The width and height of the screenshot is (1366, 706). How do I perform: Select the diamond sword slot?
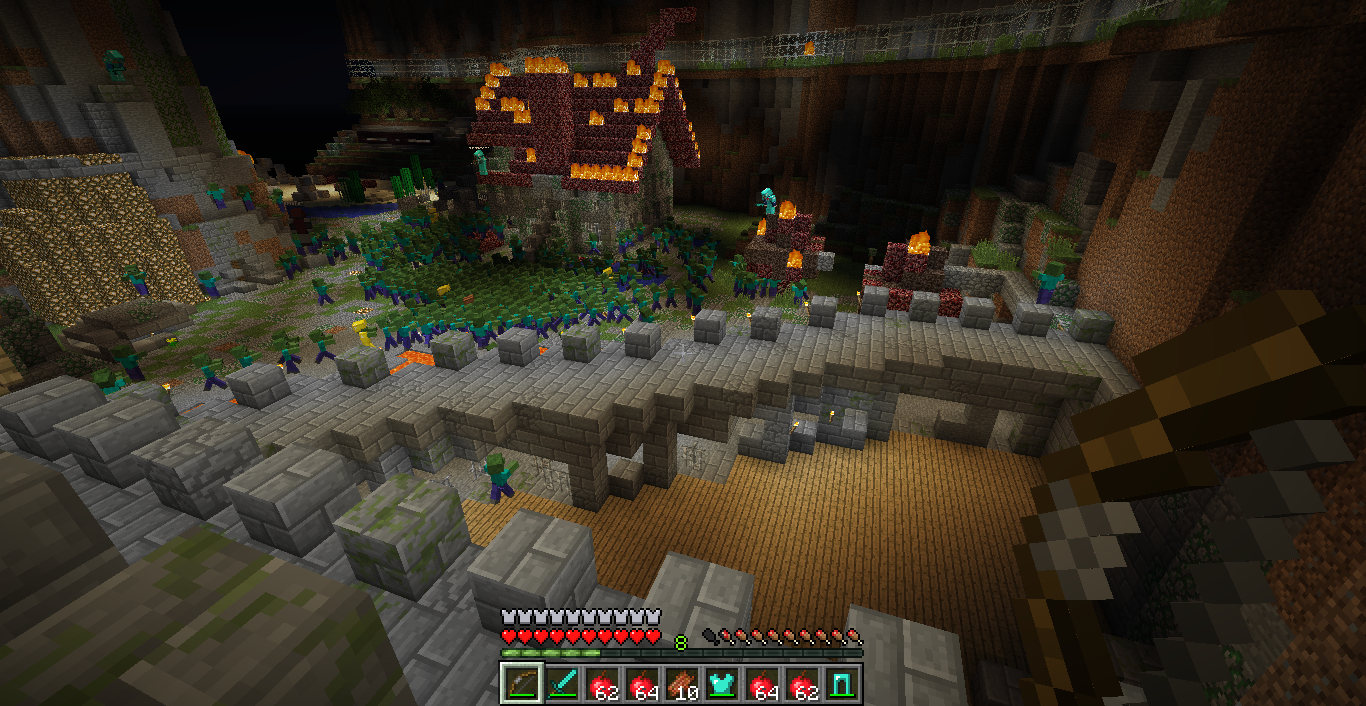(561, 683)
